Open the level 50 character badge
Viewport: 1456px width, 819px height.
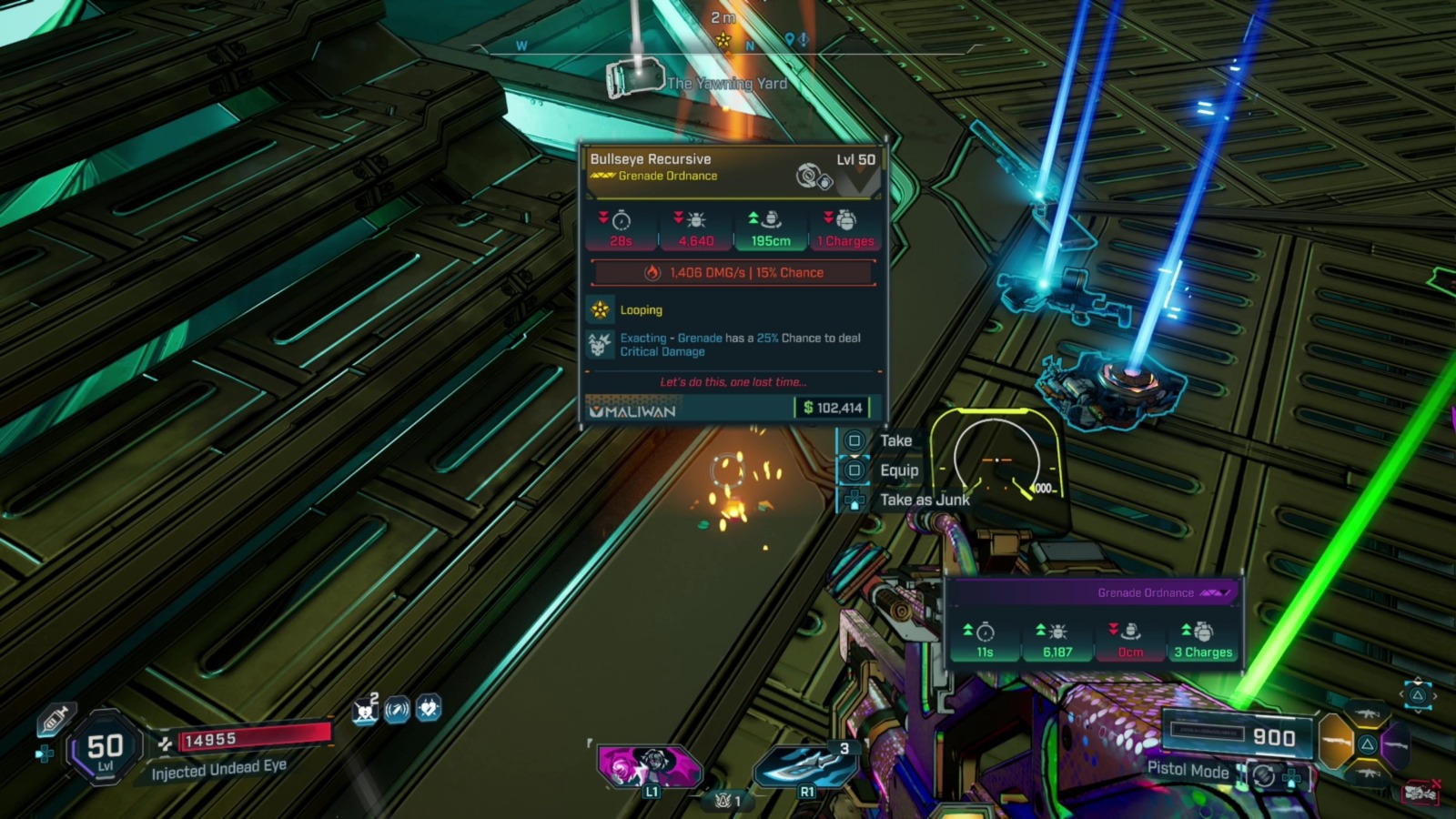(x=106, y=749)
